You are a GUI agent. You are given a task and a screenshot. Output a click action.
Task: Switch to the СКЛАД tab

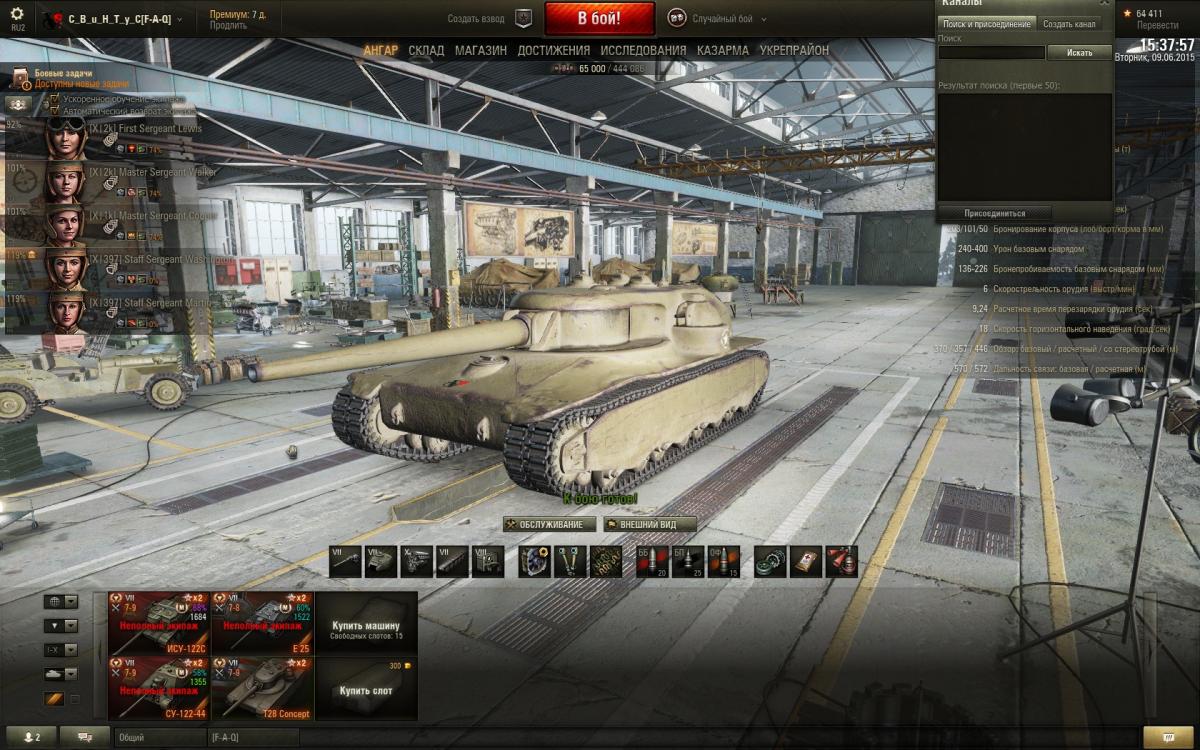point(426,50)
